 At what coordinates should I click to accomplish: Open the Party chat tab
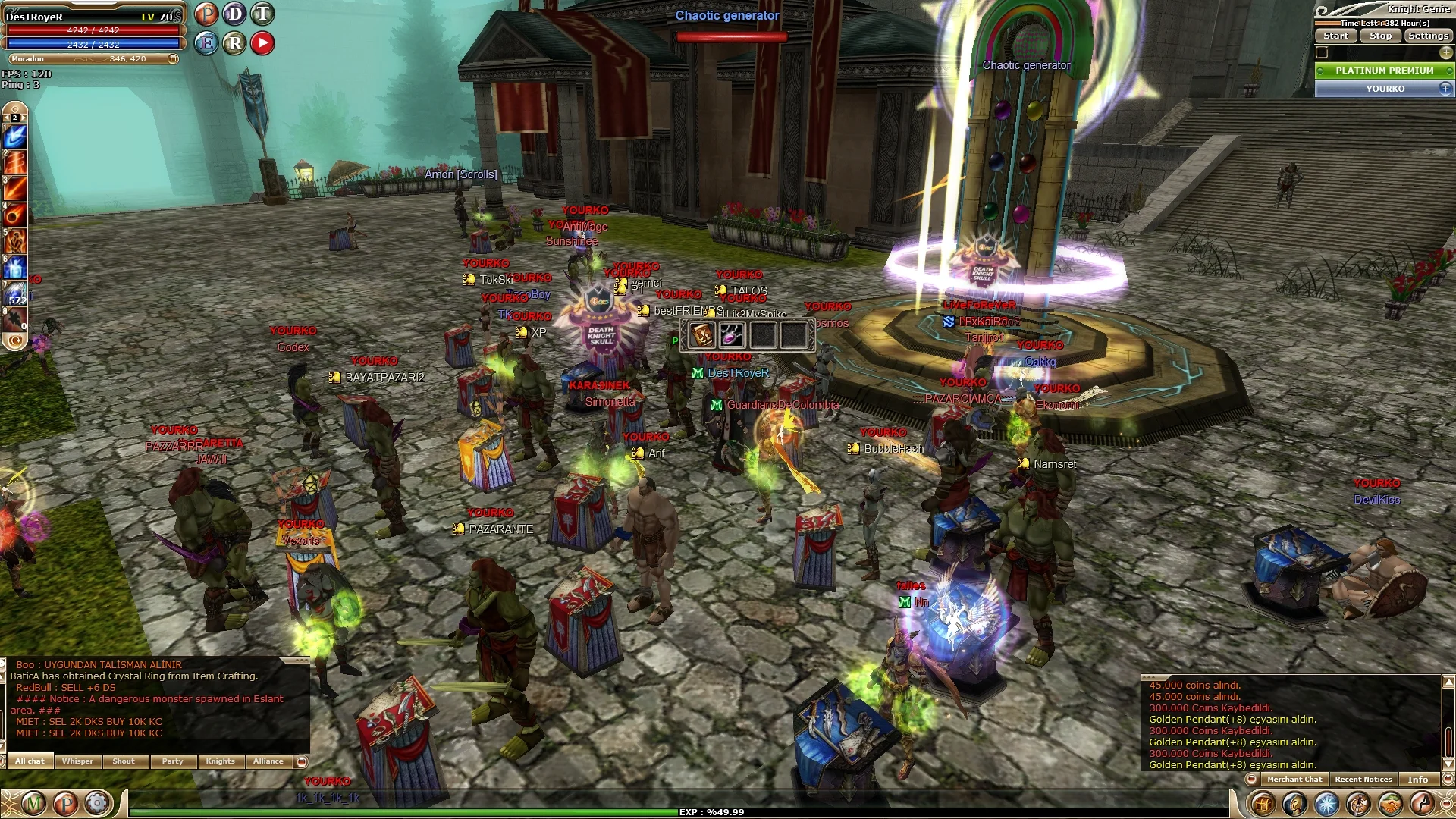(x=172, y=761)
